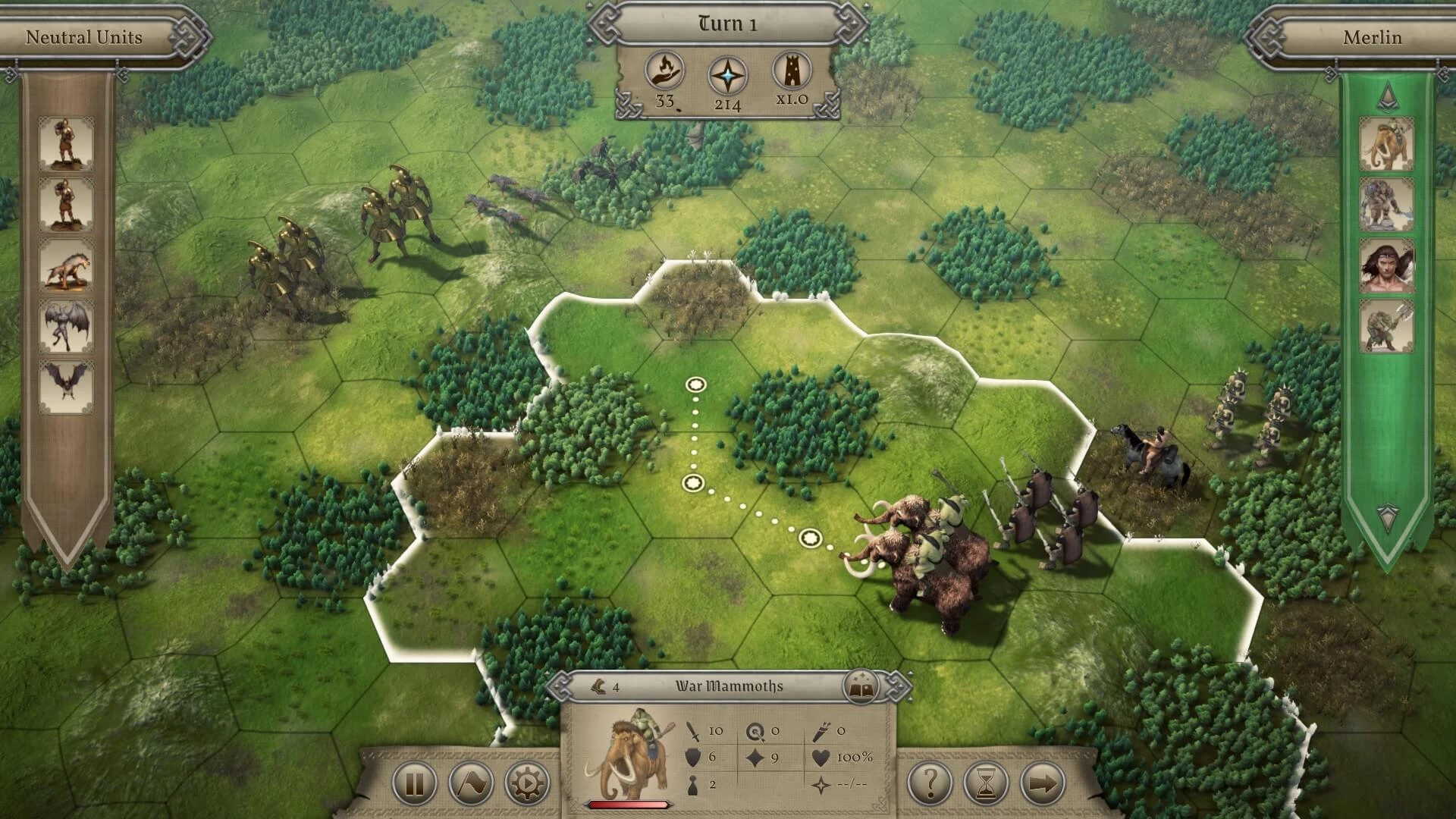Select the long-haired barbarian hero portrait
This screenshot has height=819, width=1456.
[1387, 265]
